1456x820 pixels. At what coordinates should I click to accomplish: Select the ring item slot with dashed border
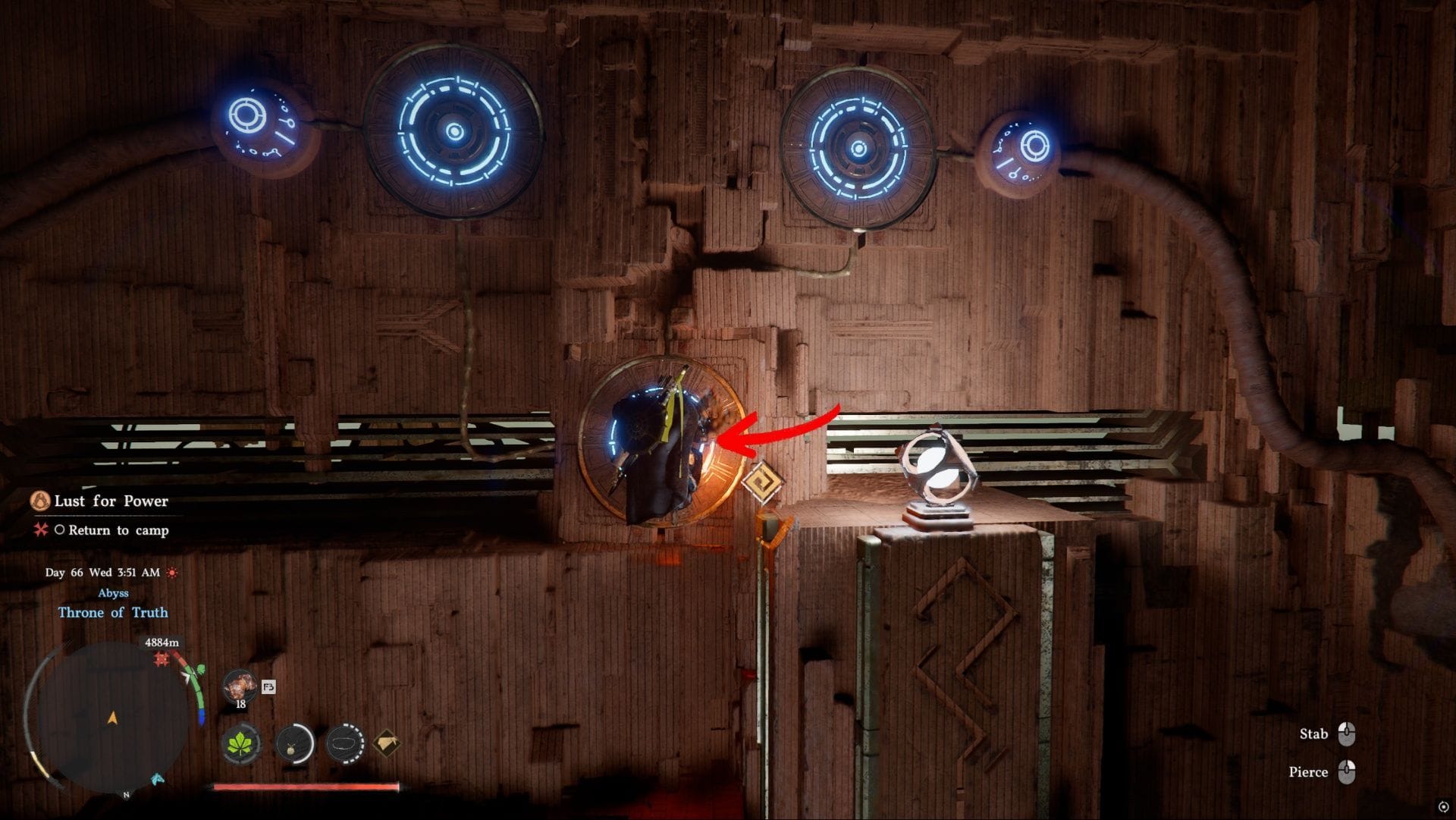pos(345,743)
